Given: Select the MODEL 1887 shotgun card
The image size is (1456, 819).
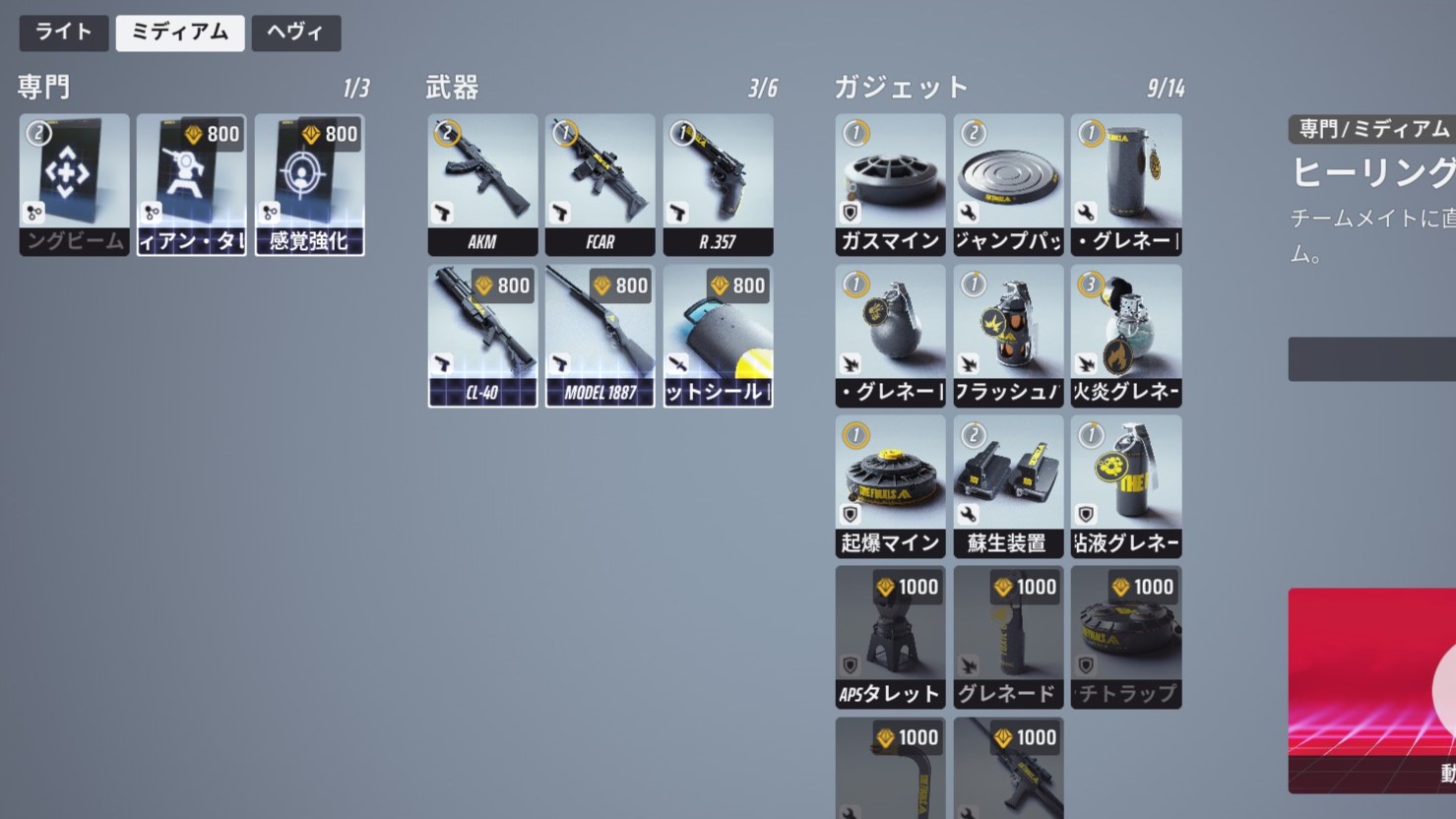Looking at the screenshot, I should [x=600, y=335].
